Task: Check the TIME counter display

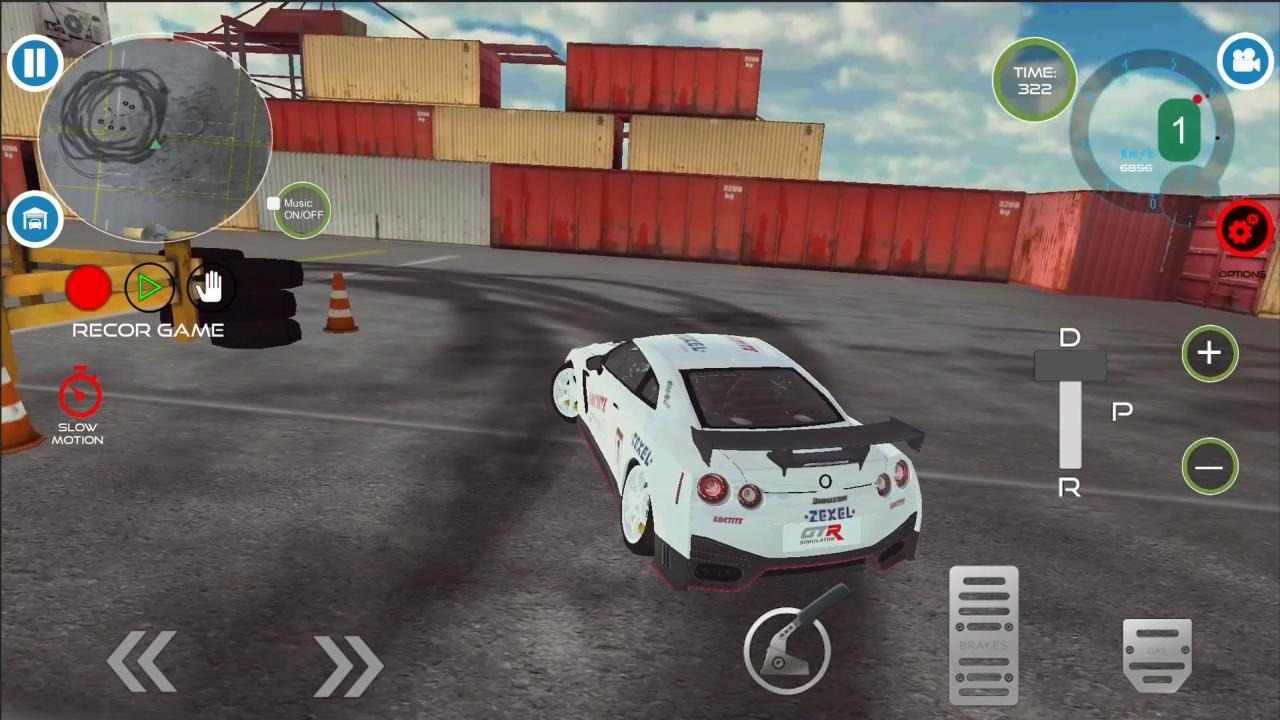Action: pyautogui.click(x=1036, y=81)
